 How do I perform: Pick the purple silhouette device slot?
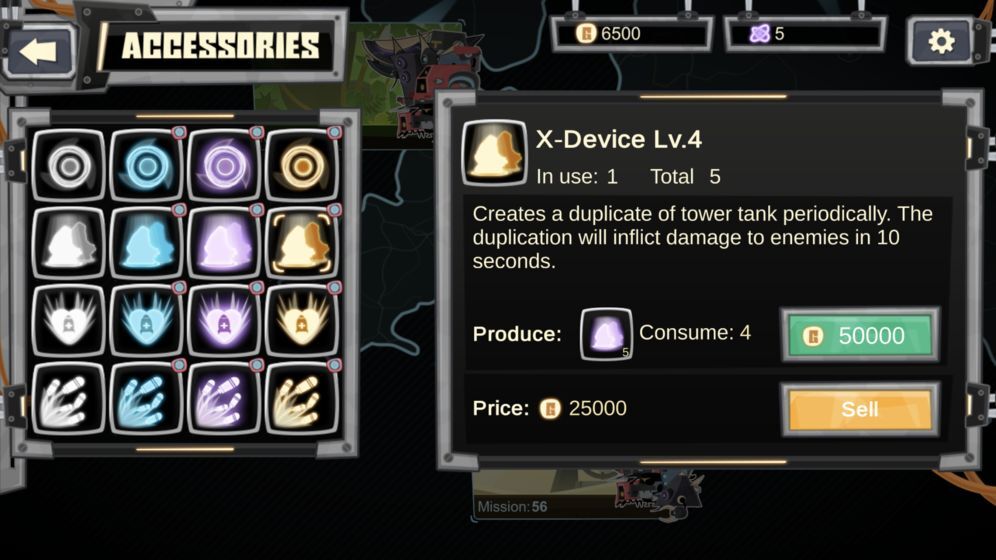click(224, 244)
